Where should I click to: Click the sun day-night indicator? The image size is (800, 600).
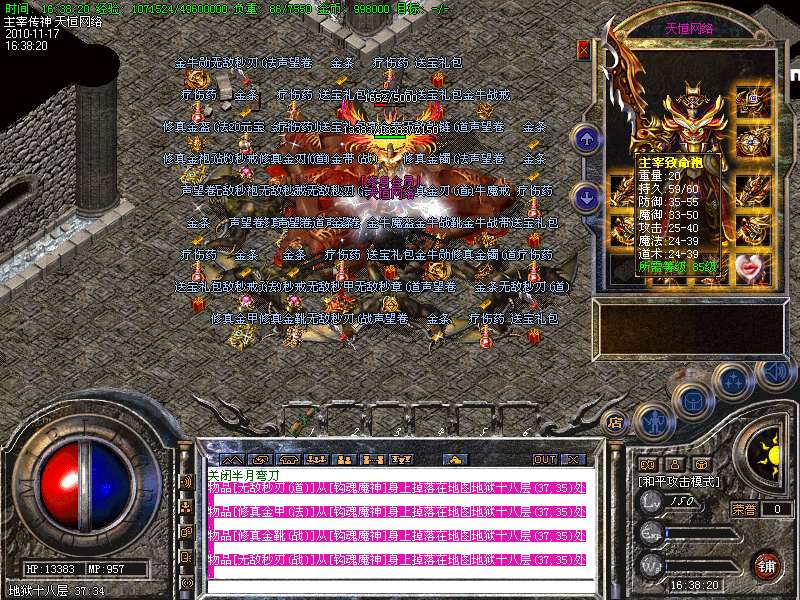click(770, 453)
